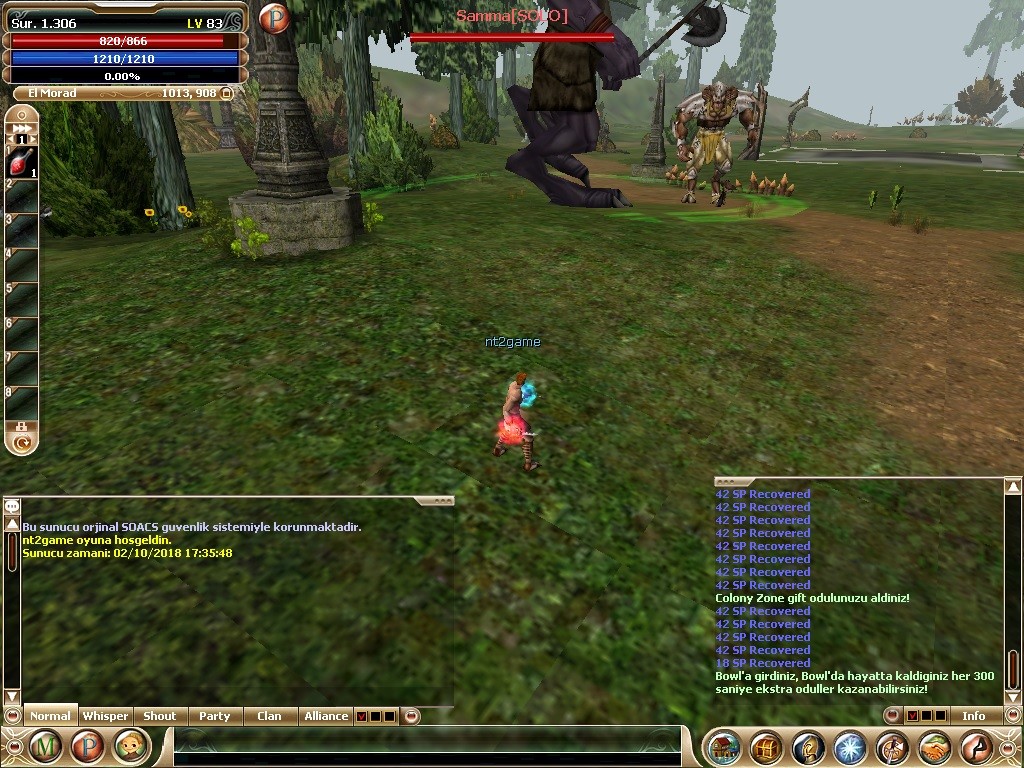
Task: Select the Shout chat tab
Action: pyautogui.click(x=159, y=716)
